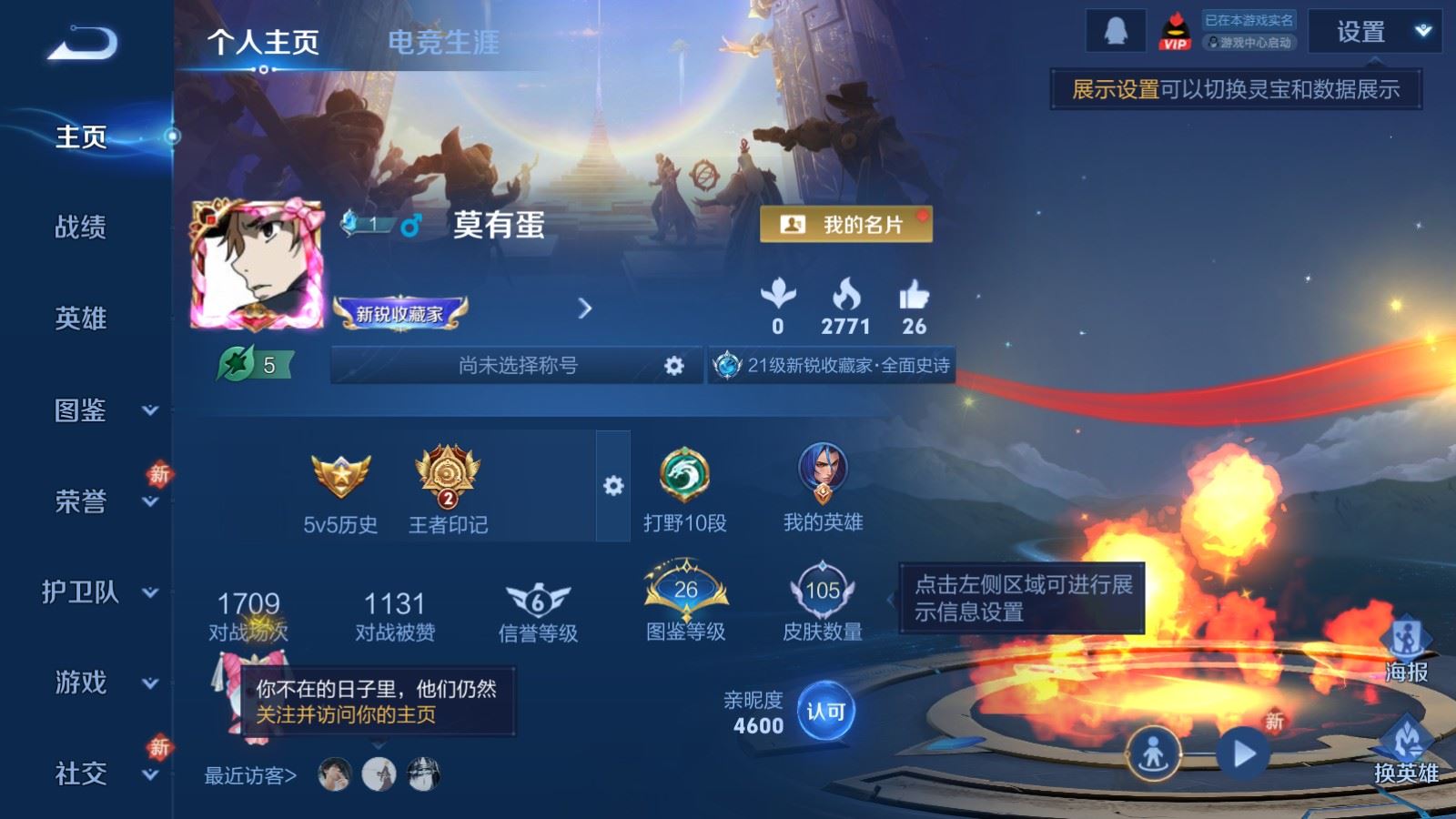Open the 最近访客 visitor list
The height and width of the screenshot is (819, 1456).
click(x=250, y=775)
